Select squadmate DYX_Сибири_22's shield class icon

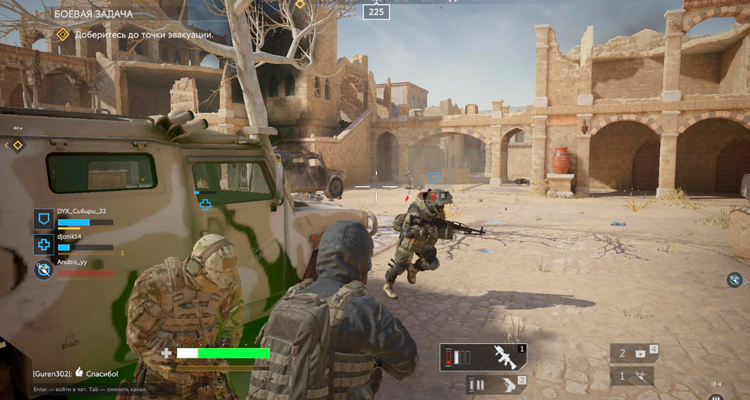(x=43, y=219)
